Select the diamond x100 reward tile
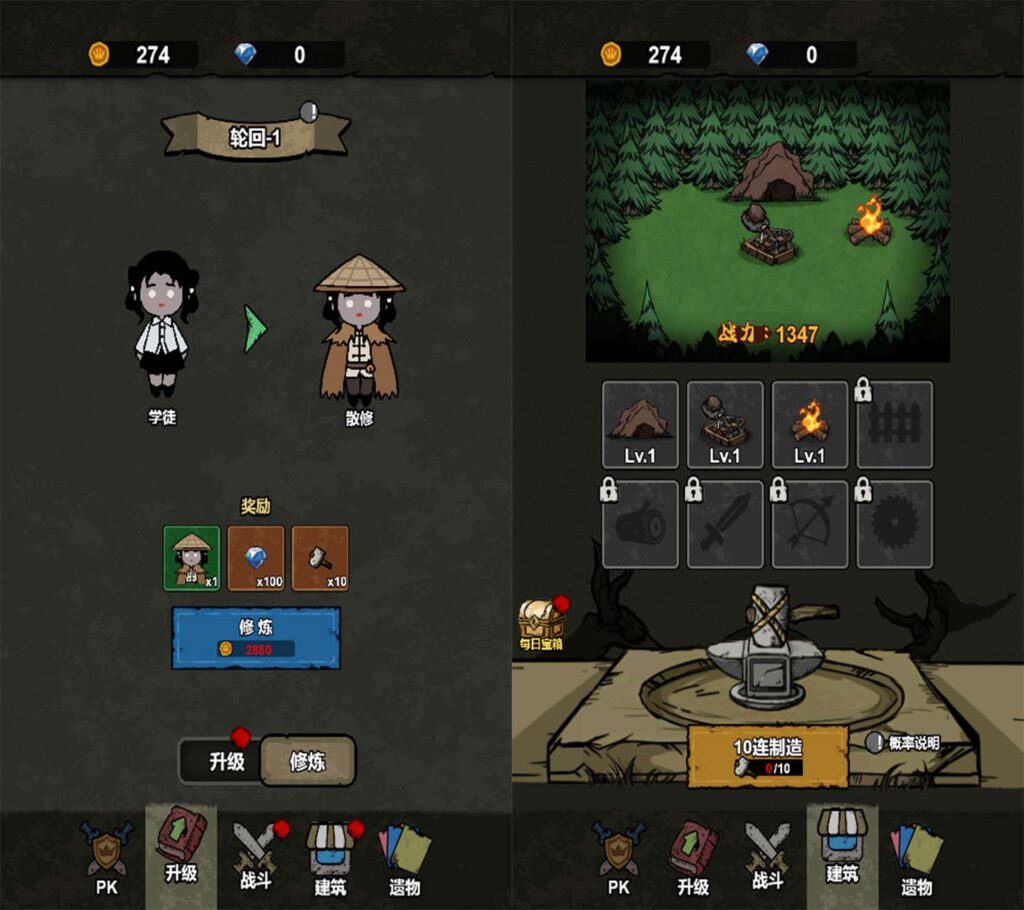Image resolution: width=1024 pixels, height=910 pixels. point(256,558)
